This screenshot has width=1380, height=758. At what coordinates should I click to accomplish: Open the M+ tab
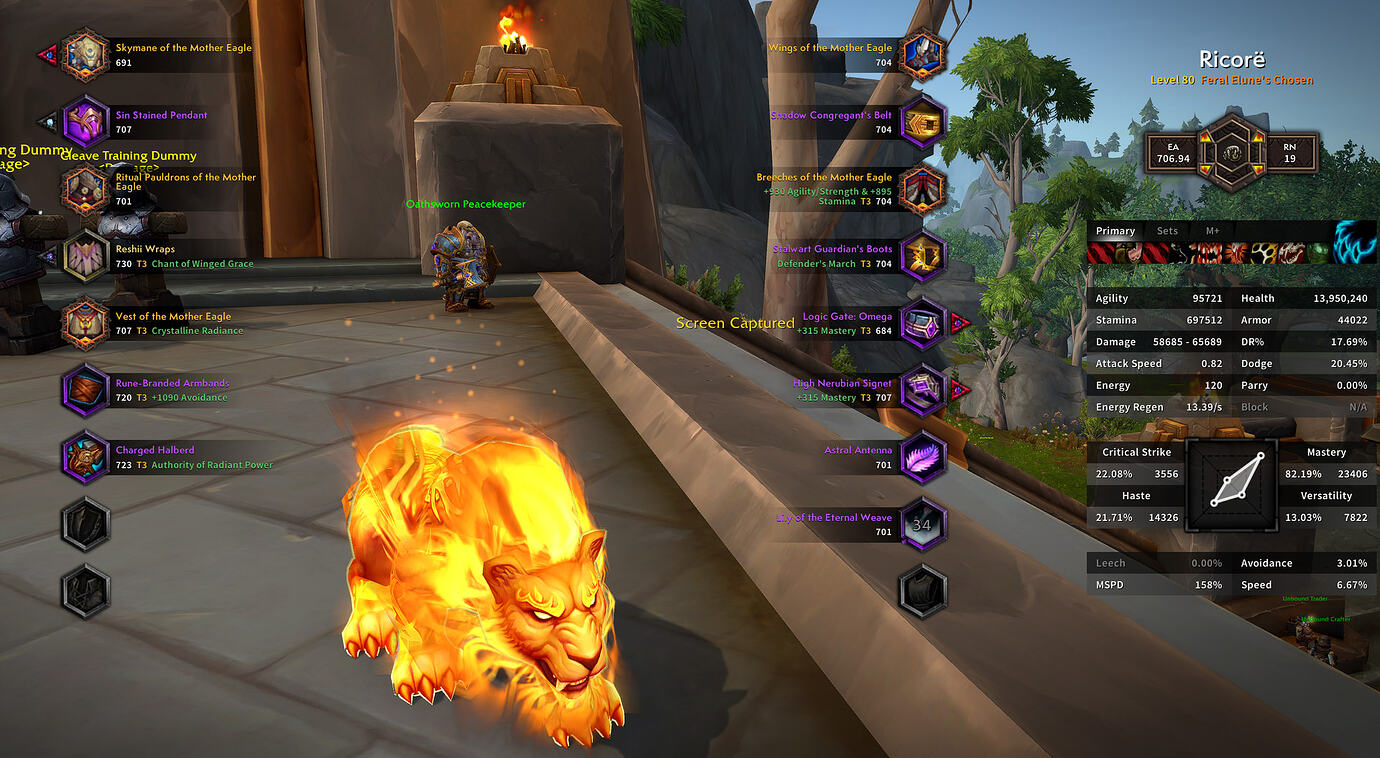1214,230
